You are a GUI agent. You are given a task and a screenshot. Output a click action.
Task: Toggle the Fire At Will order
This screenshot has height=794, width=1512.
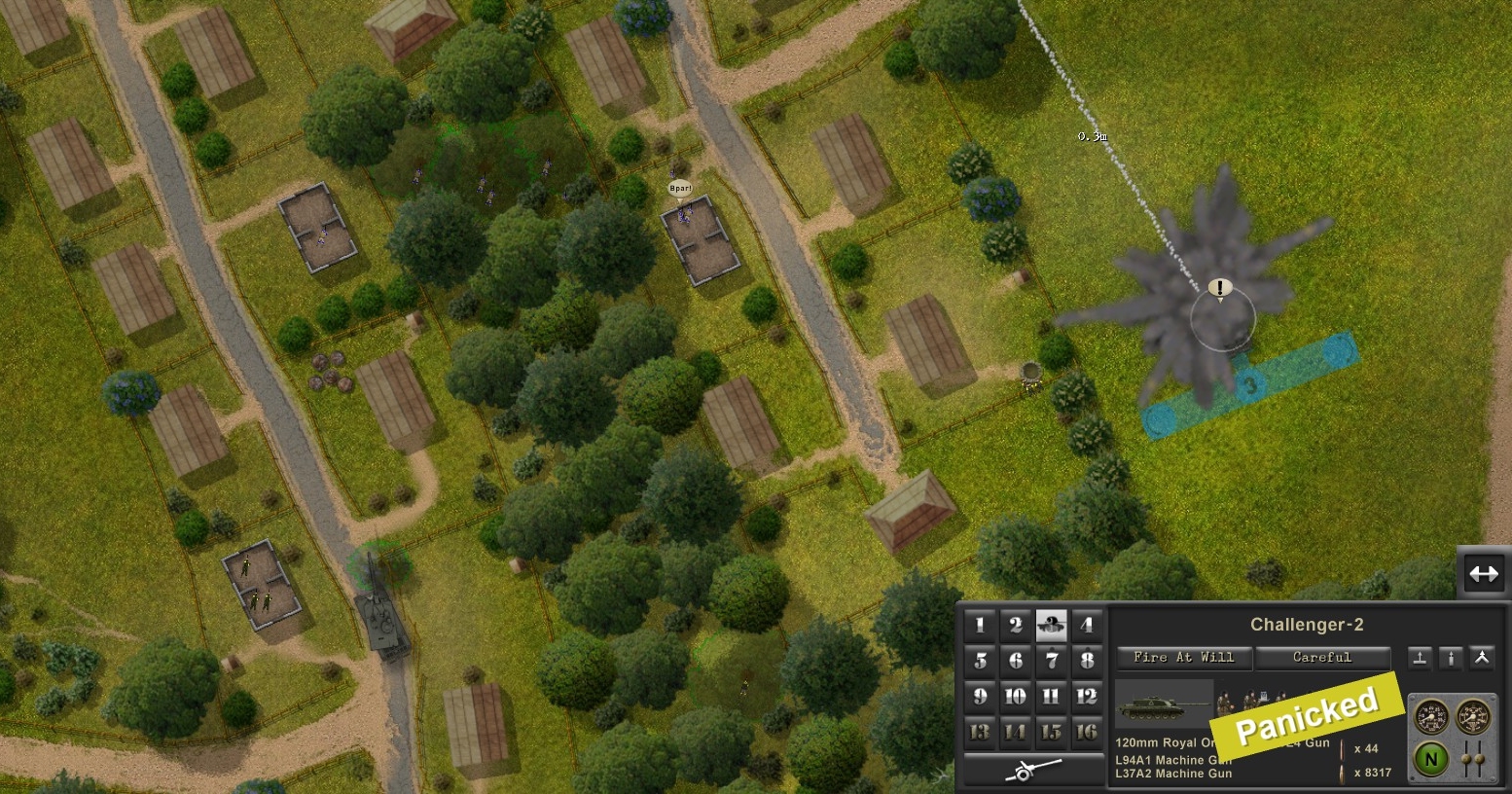[x=1184, y=658]
